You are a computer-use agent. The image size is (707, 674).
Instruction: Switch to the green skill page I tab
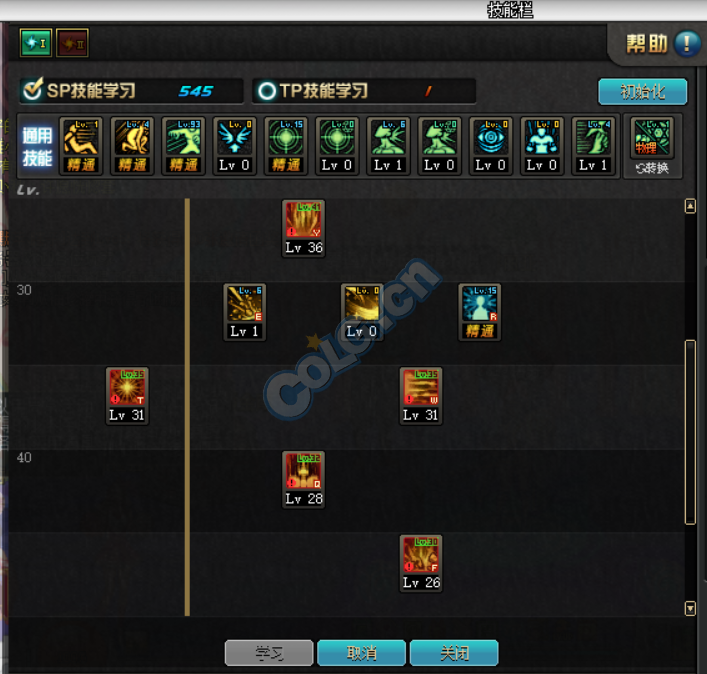pos(35,43)
